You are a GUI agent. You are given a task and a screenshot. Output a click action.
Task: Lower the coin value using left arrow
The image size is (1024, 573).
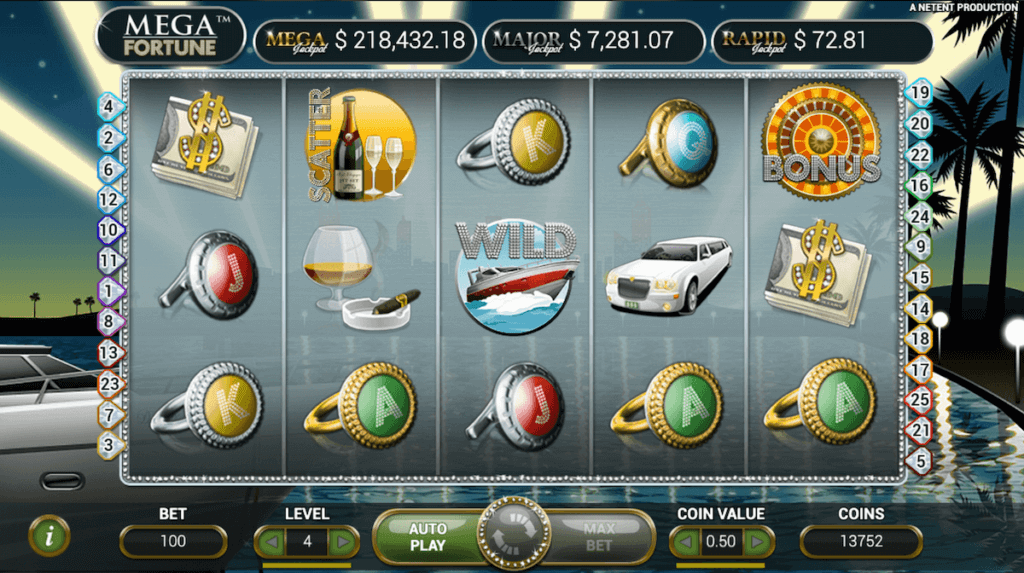coord(686,542)
